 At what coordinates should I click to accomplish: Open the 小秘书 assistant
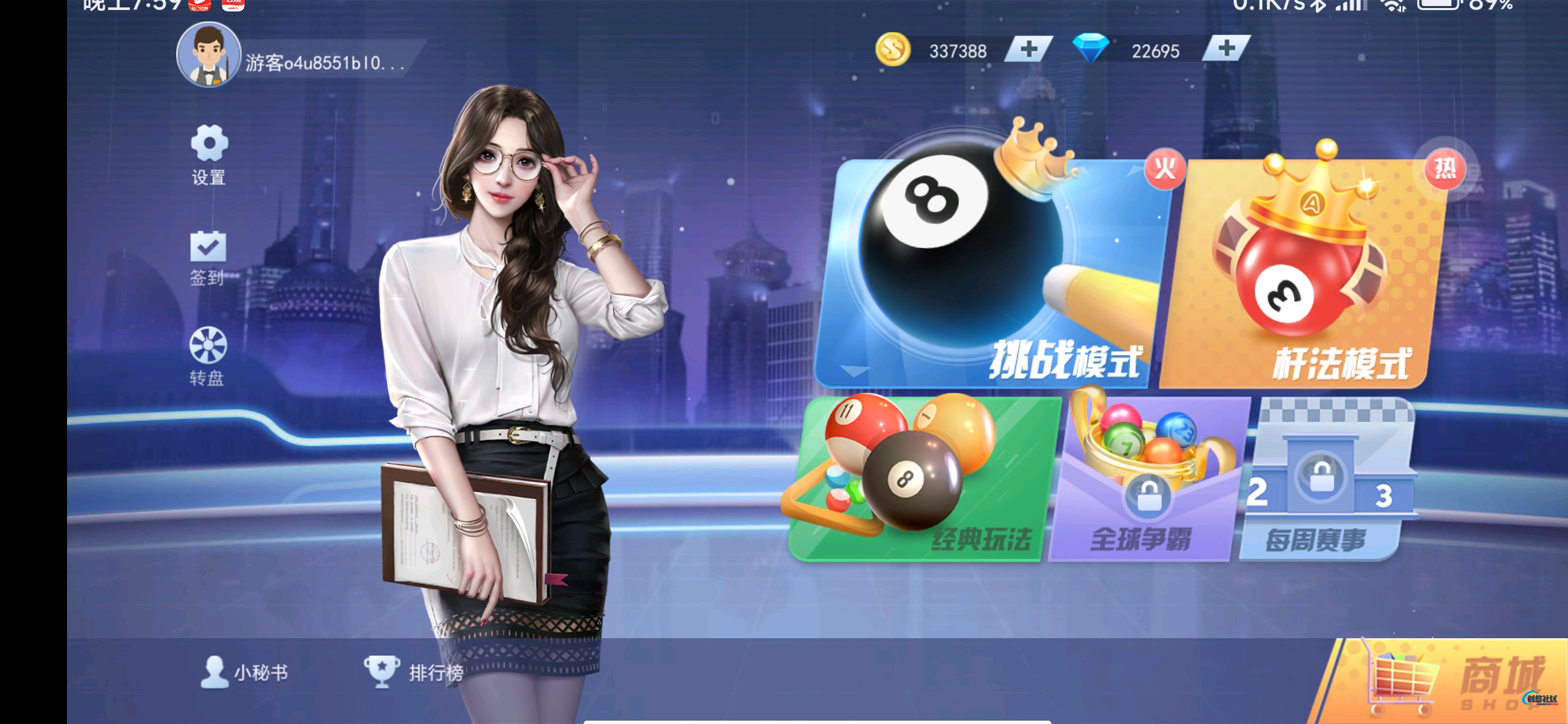click(x=245, y=672)
